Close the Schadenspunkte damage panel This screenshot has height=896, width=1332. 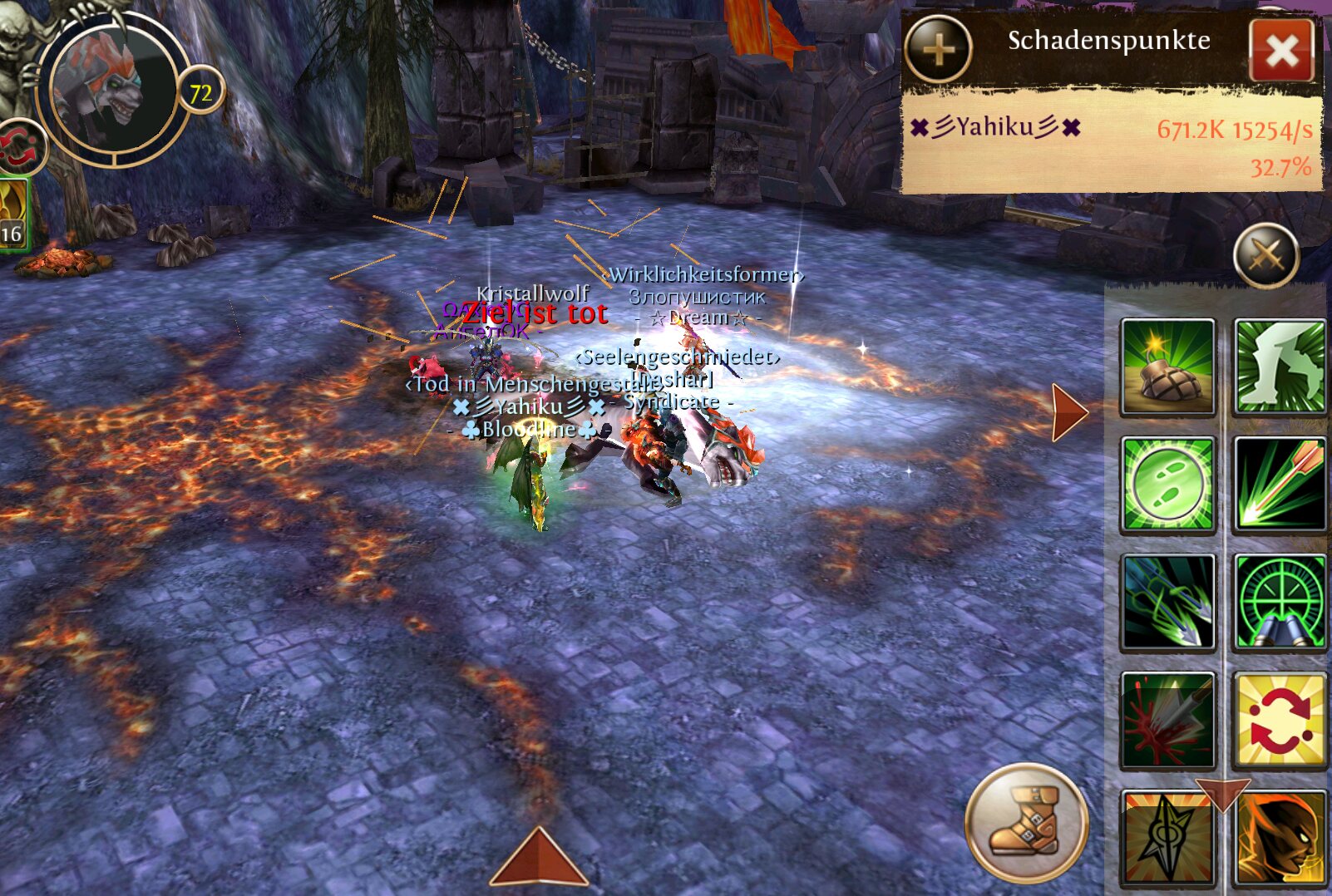click(1281, 51)
